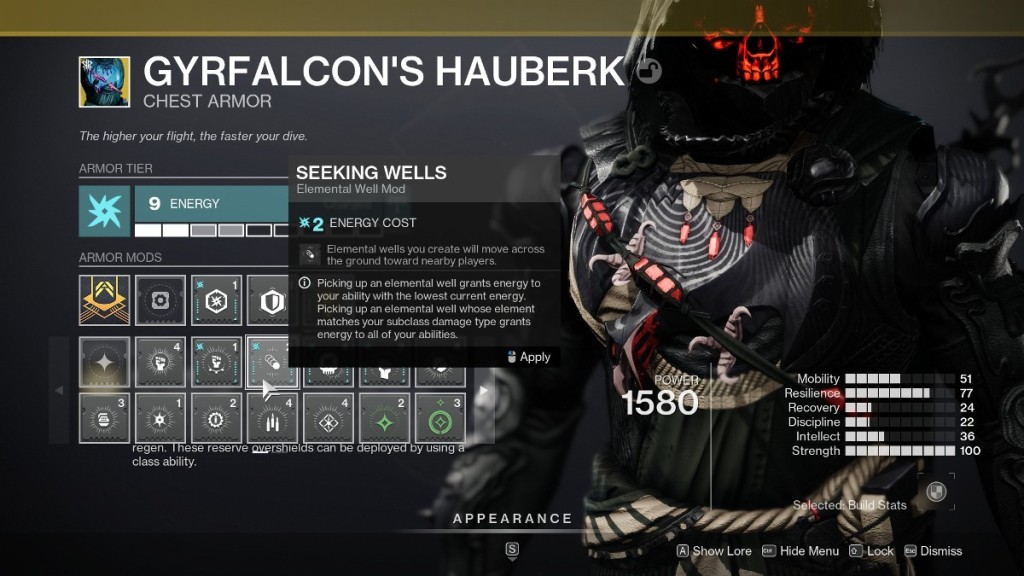Select the green ring mod costing 3
The image size is (1024, 576).
coord(441,418)
